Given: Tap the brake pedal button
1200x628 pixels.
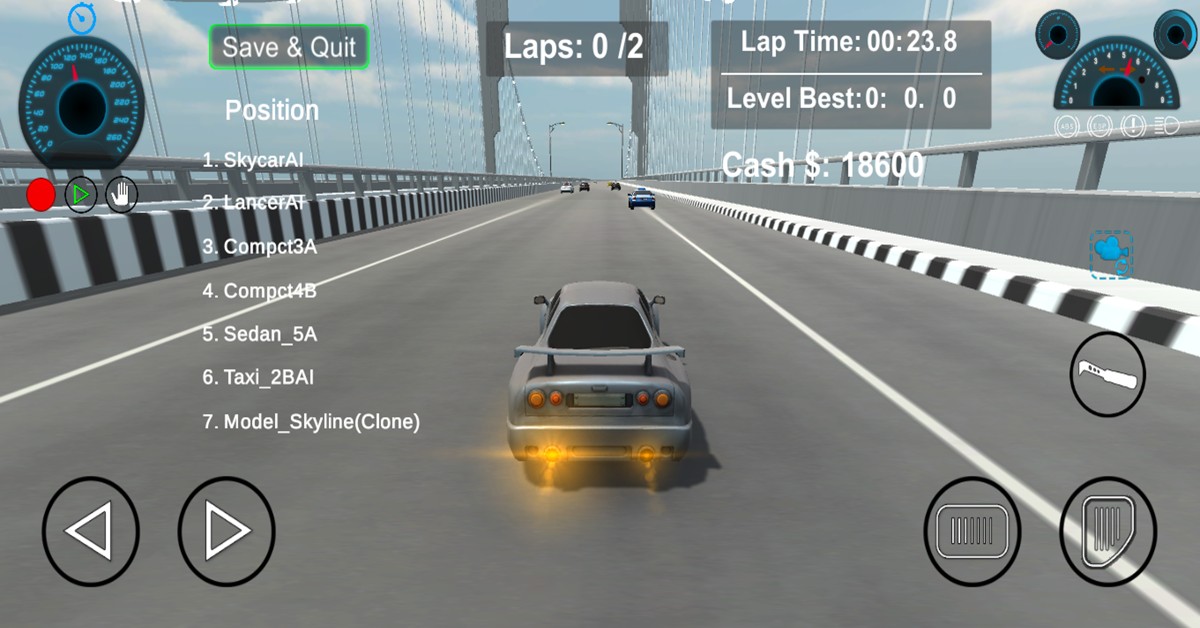Looking at the screenshot, I should (x=972, y=531).
